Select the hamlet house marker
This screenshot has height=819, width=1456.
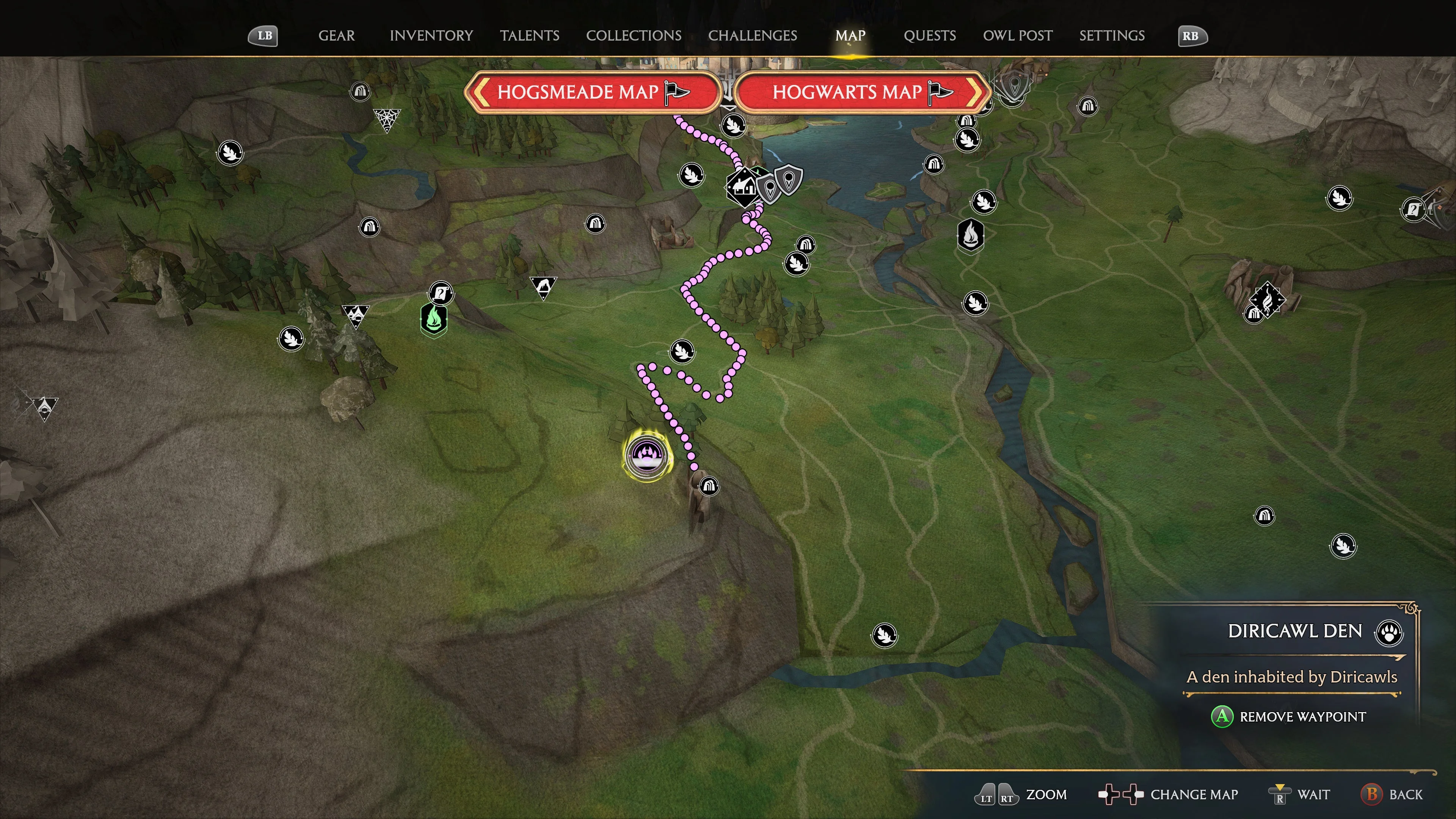(742, 187)
